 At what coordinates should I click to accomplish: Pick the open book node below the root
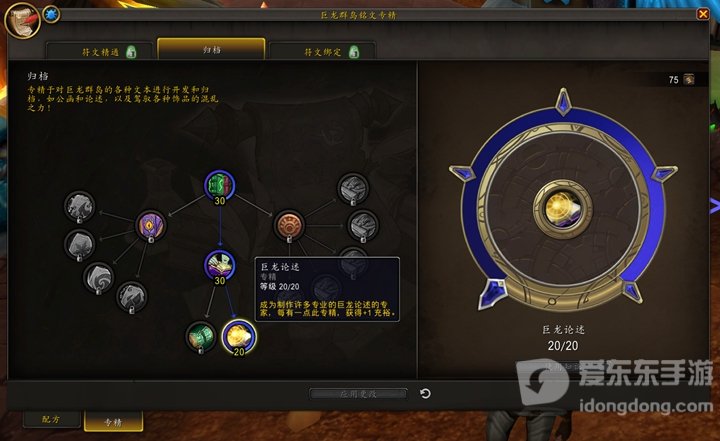pos(219,264)
